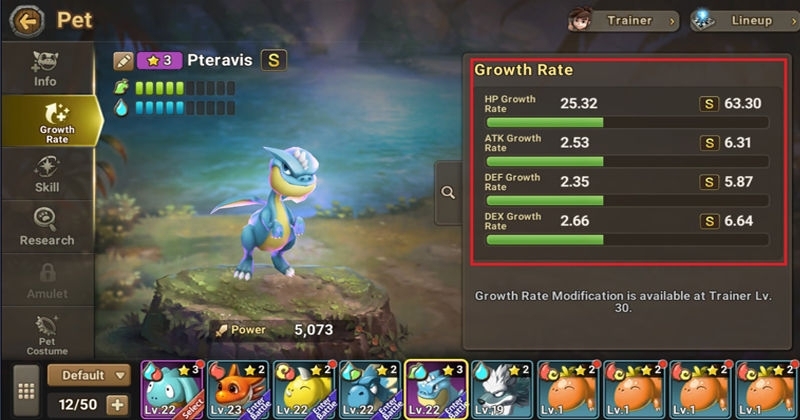Open the Default sort dropdown
800x420 pixels.
(88, 376)
